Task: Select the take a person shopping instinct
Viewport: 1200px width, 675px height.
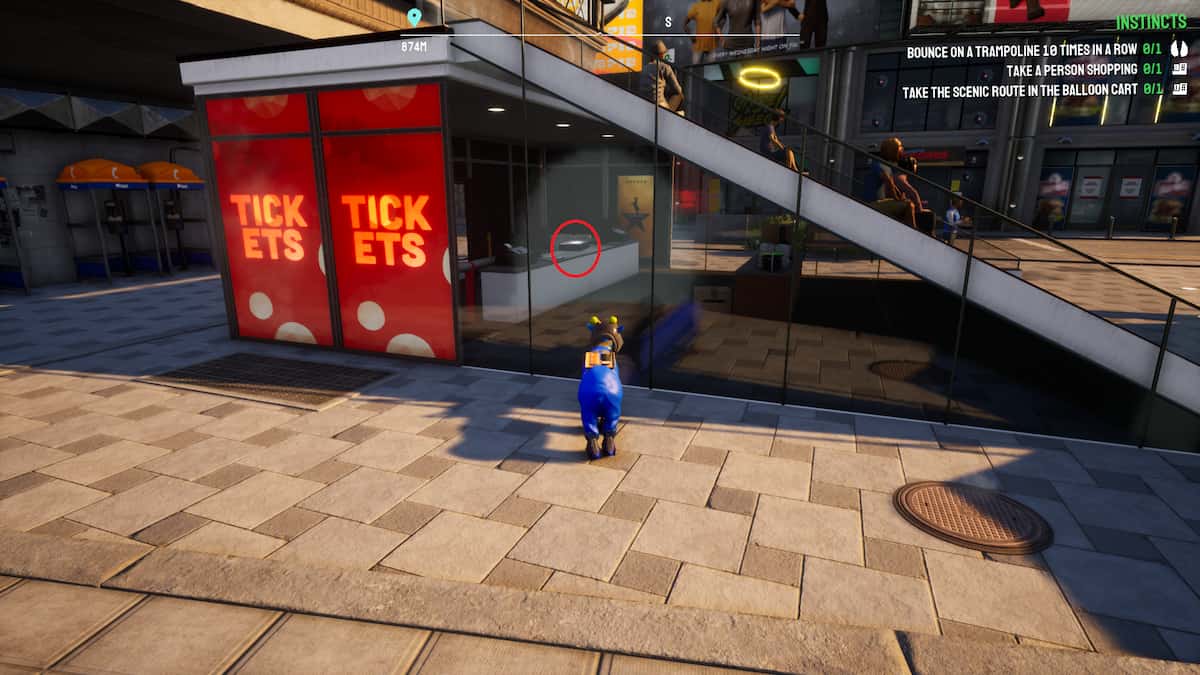Action: point(1034,70)
